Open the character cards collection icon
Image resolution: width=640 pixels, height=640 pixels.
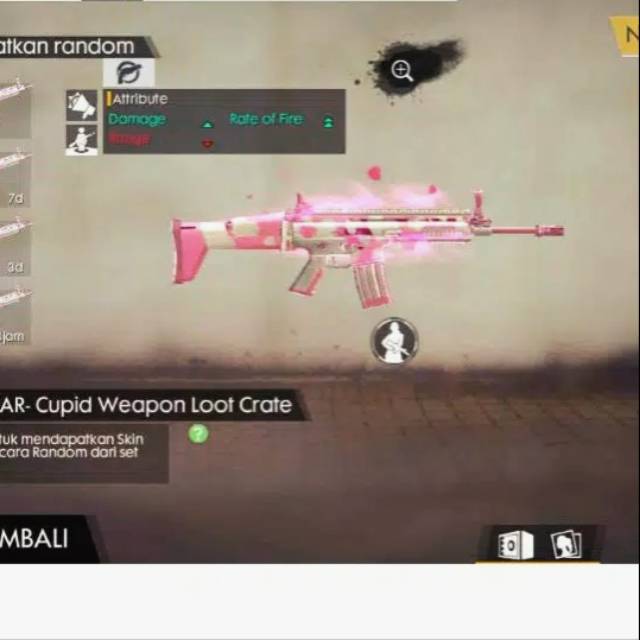click(565, 545)
